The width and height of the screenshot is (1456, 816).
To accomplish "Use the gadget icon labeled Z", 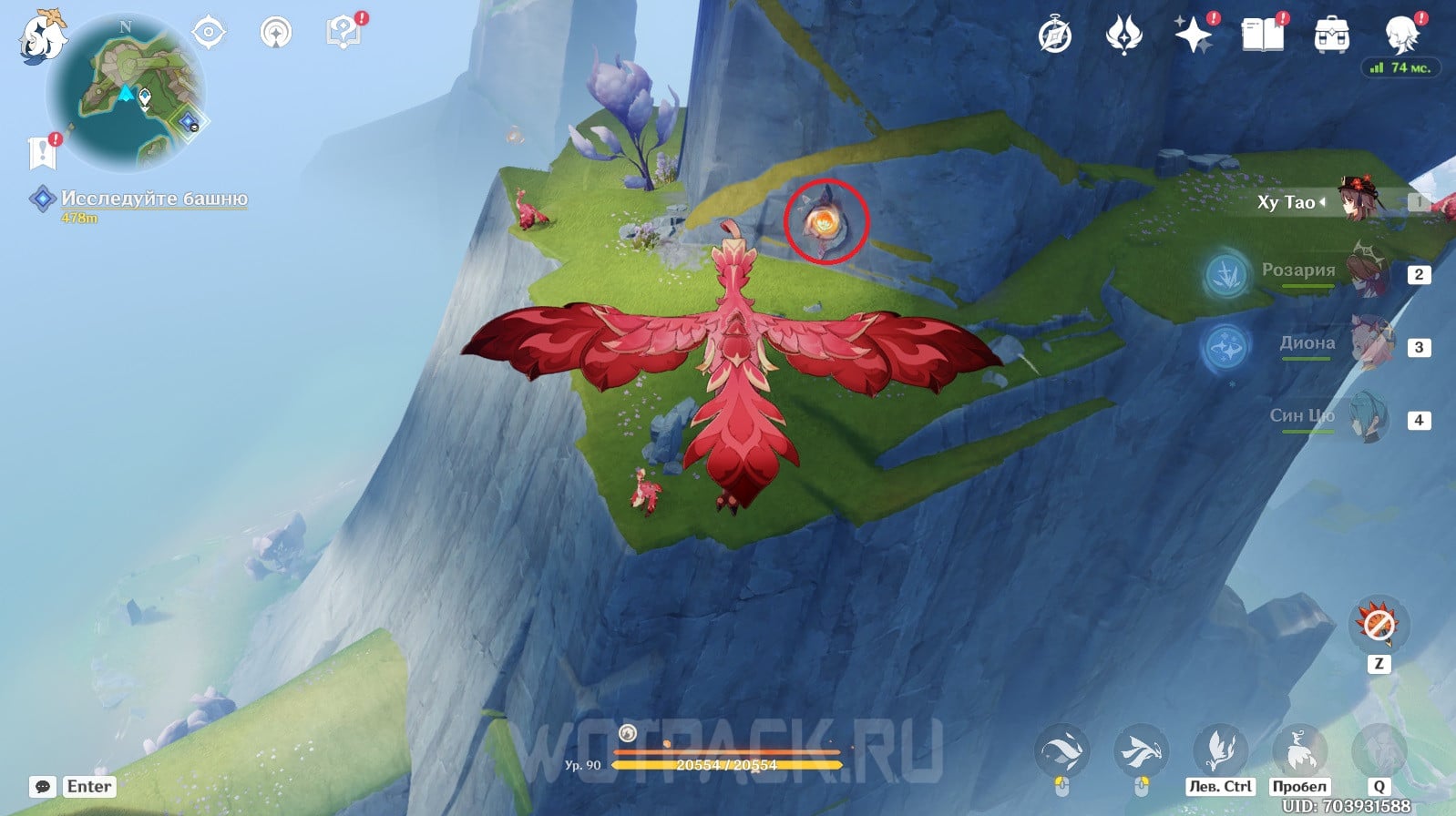I will tap(1379, 625).
